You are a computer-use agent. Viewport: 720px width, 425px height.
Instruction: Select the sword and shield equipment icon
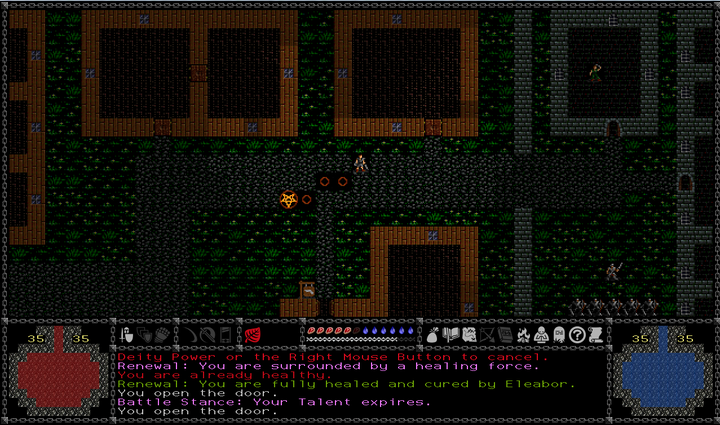coord(126,334)
